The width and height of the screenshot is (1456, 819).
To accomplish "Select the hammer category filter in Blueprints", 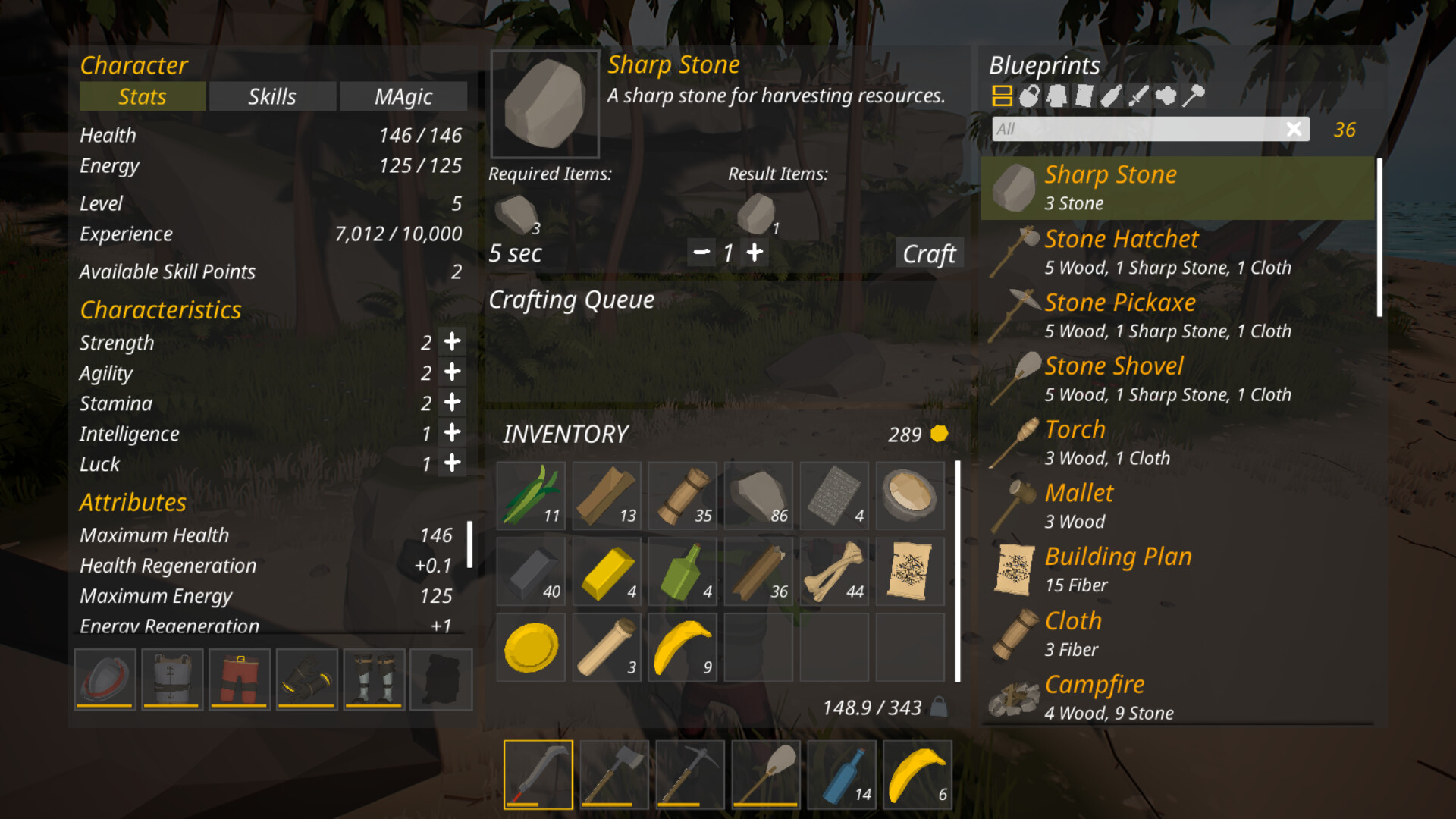I will [x=1193, y=96].
